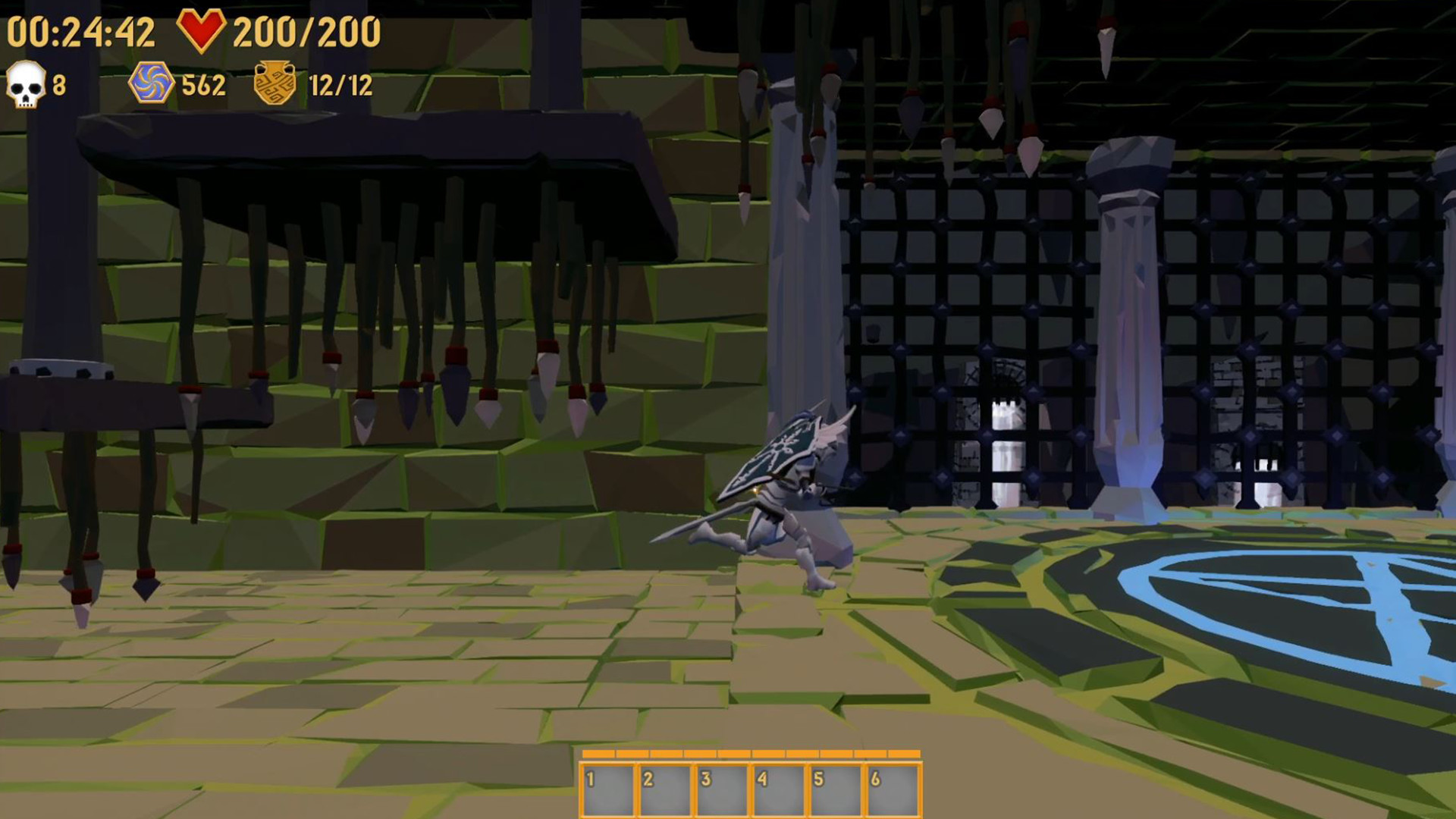Select hotbar slot 5
Image resolution: width=1456 pixels, height=819 pixels.
[837, 791]
